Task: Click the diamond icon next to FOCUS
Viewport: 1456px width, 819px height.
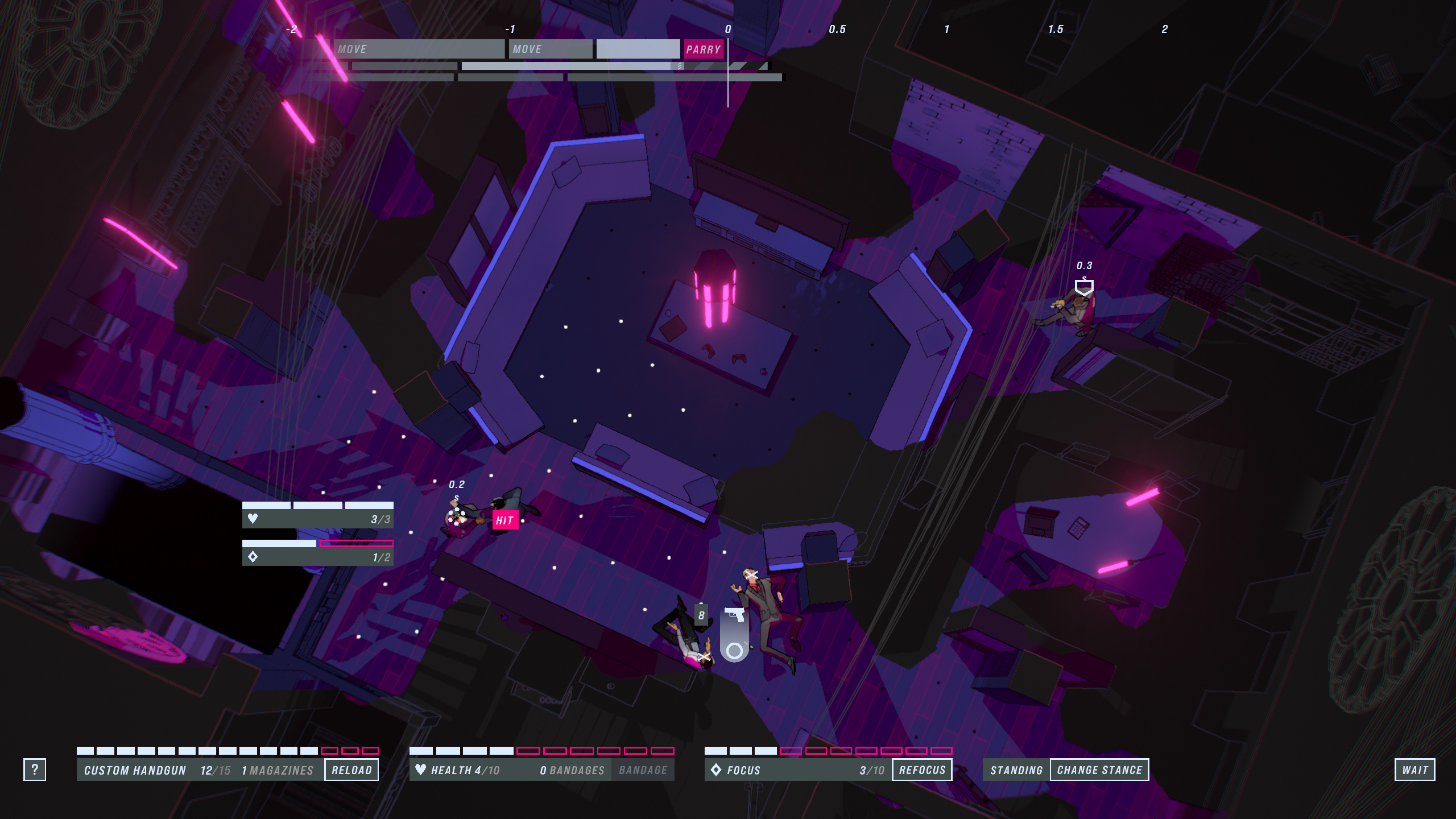Action: (717, 770)
